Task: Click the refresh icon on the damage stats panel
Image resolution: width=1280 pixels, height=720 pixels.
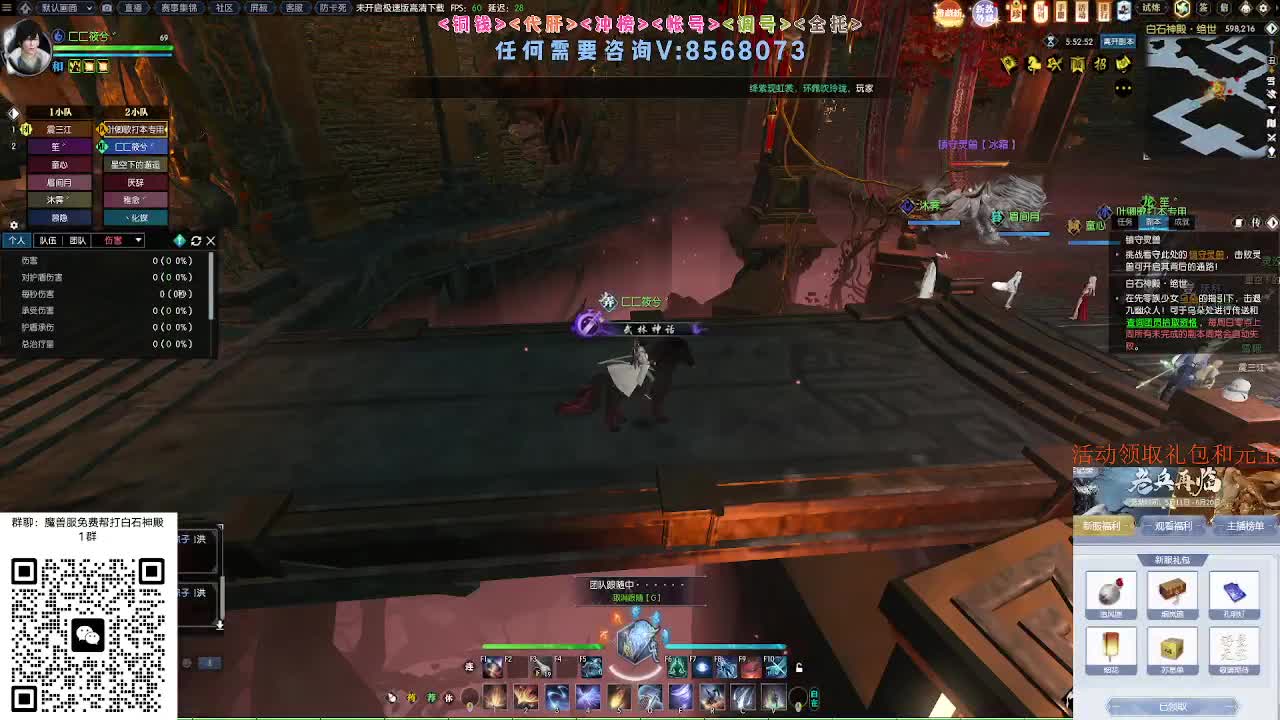Action: click(196, 241)
